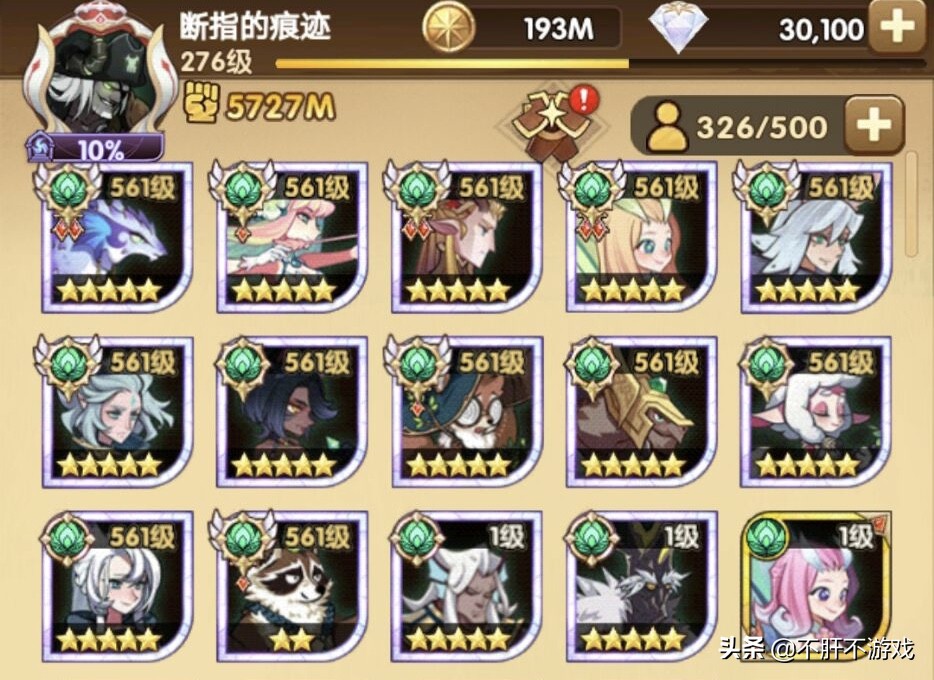Select the dark-skinned purple-haired hero card
934x680 pixels.
(291, 412)
